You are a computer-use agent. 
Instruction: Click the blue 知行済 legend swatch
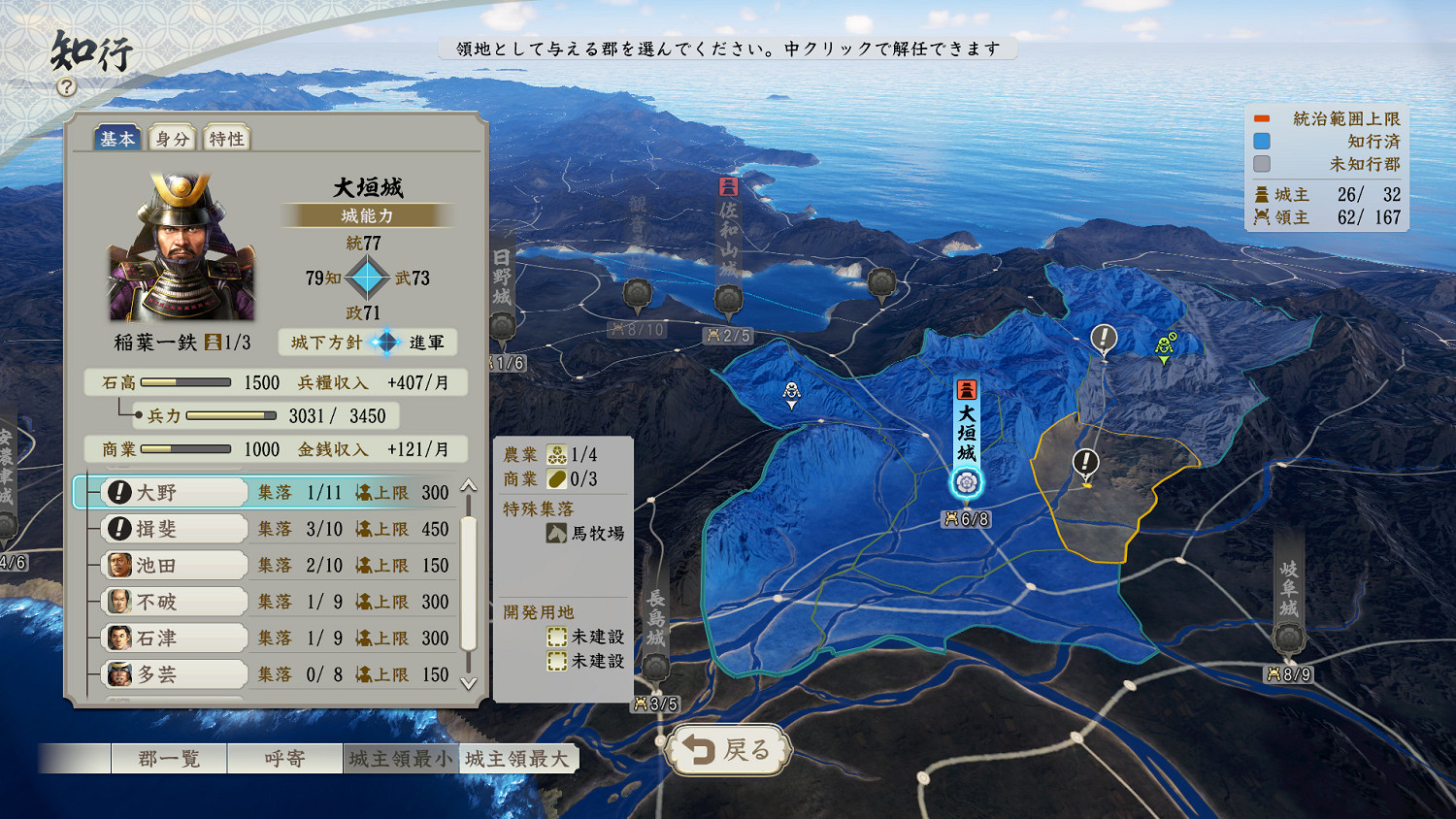[x=1262, y=142]
